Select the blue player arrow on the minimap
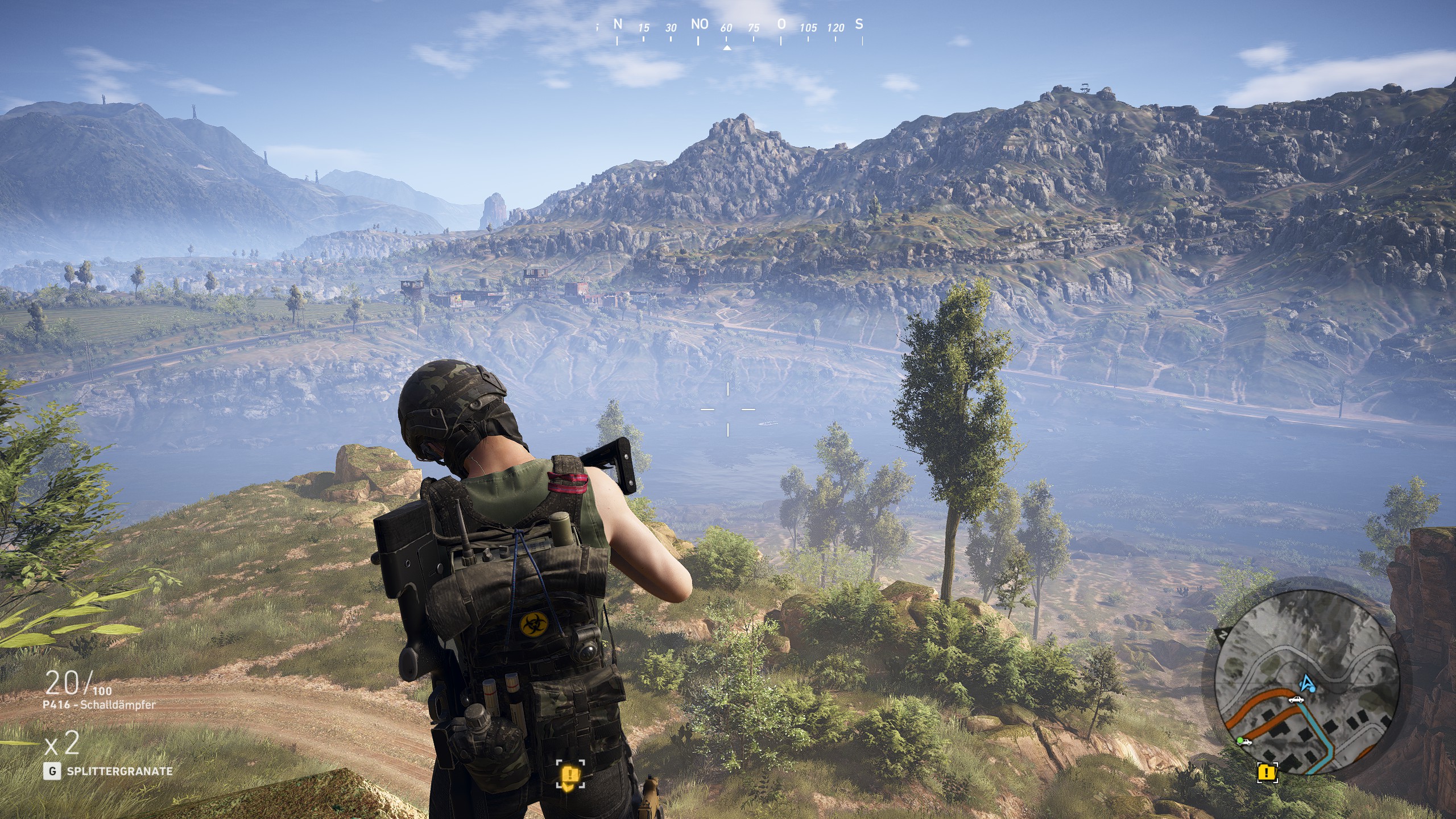The width and height of the screenshot is (1456, 819). point(1307,682)
